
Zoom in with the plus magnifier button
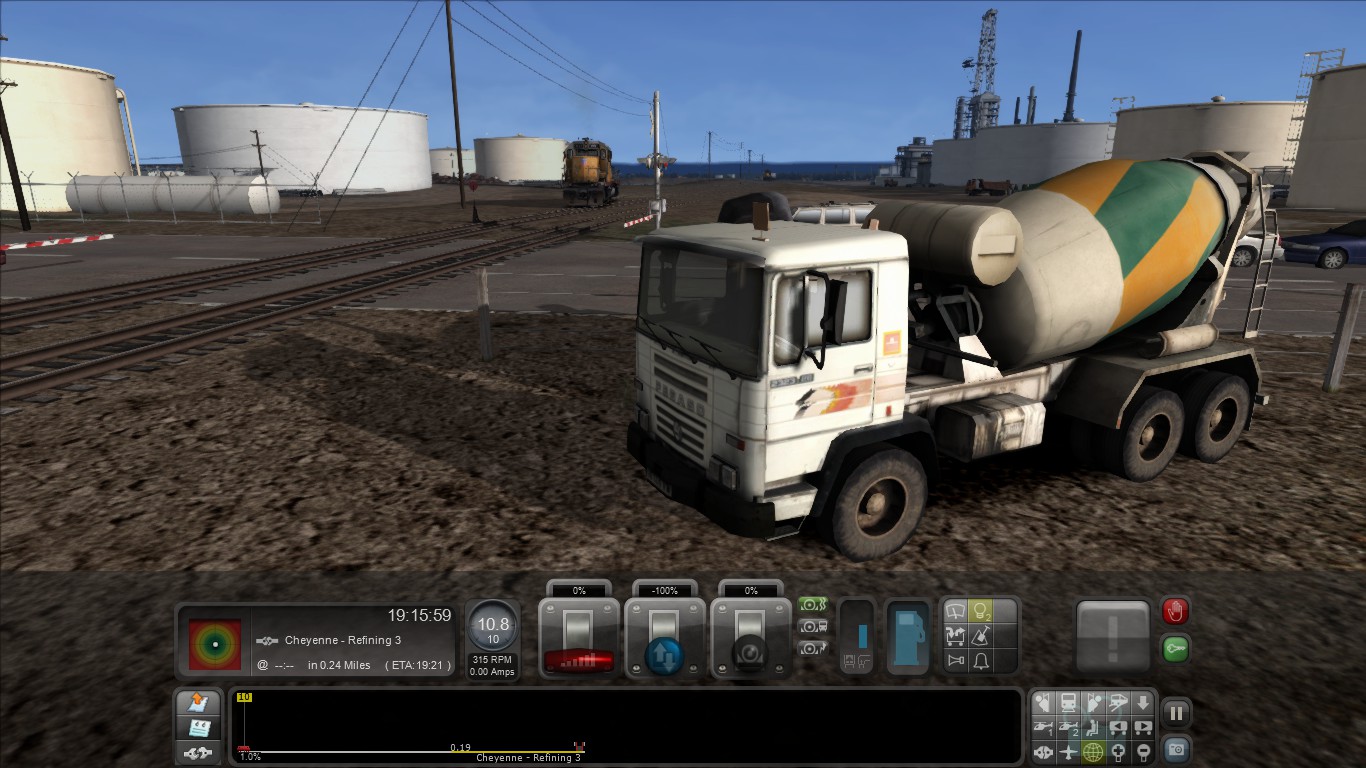1118,752
